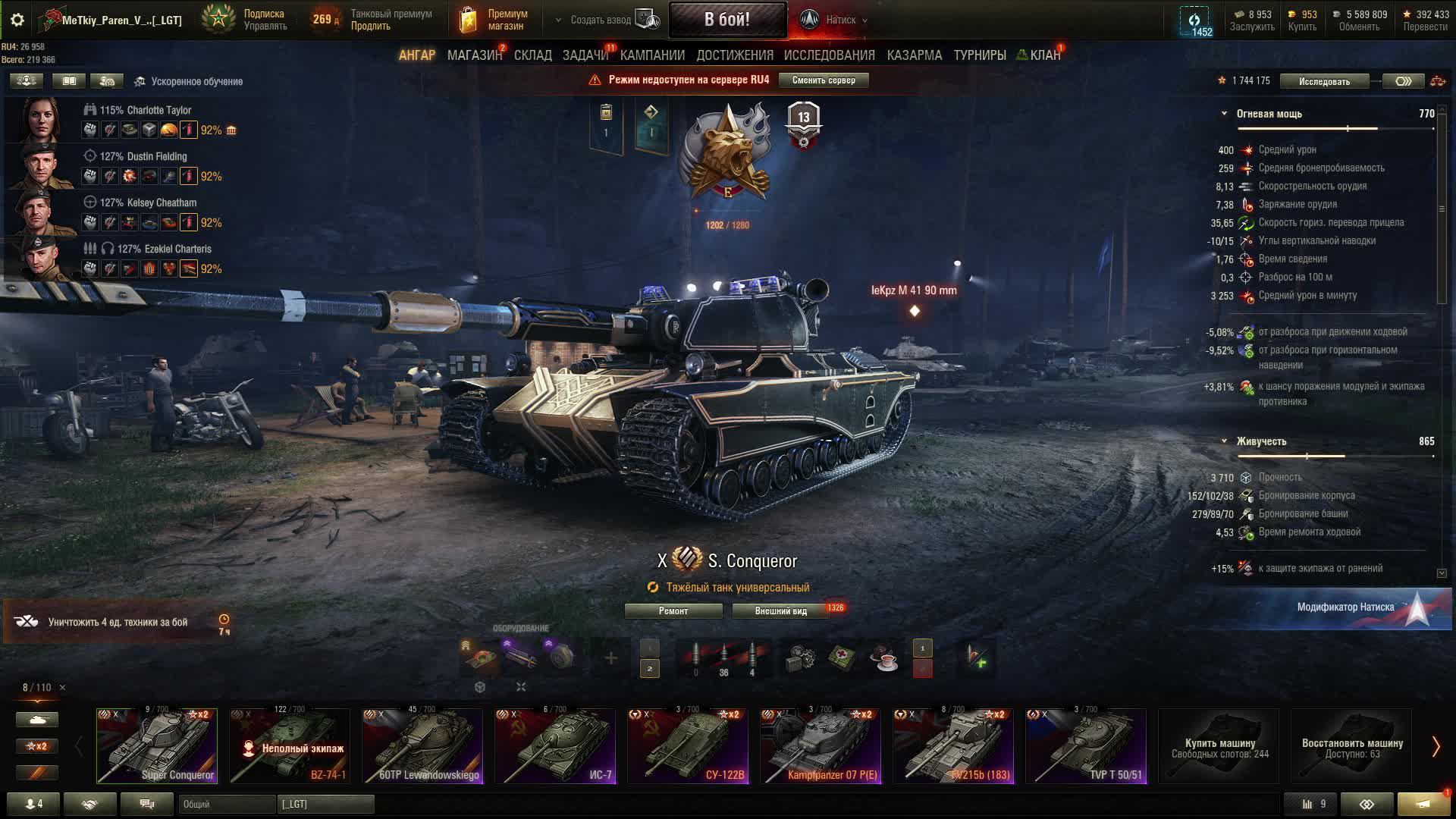This screenshot has width=1456, height=819.
Task: Collapse the Огневая мощь stats section
Action: (1224, 114)
